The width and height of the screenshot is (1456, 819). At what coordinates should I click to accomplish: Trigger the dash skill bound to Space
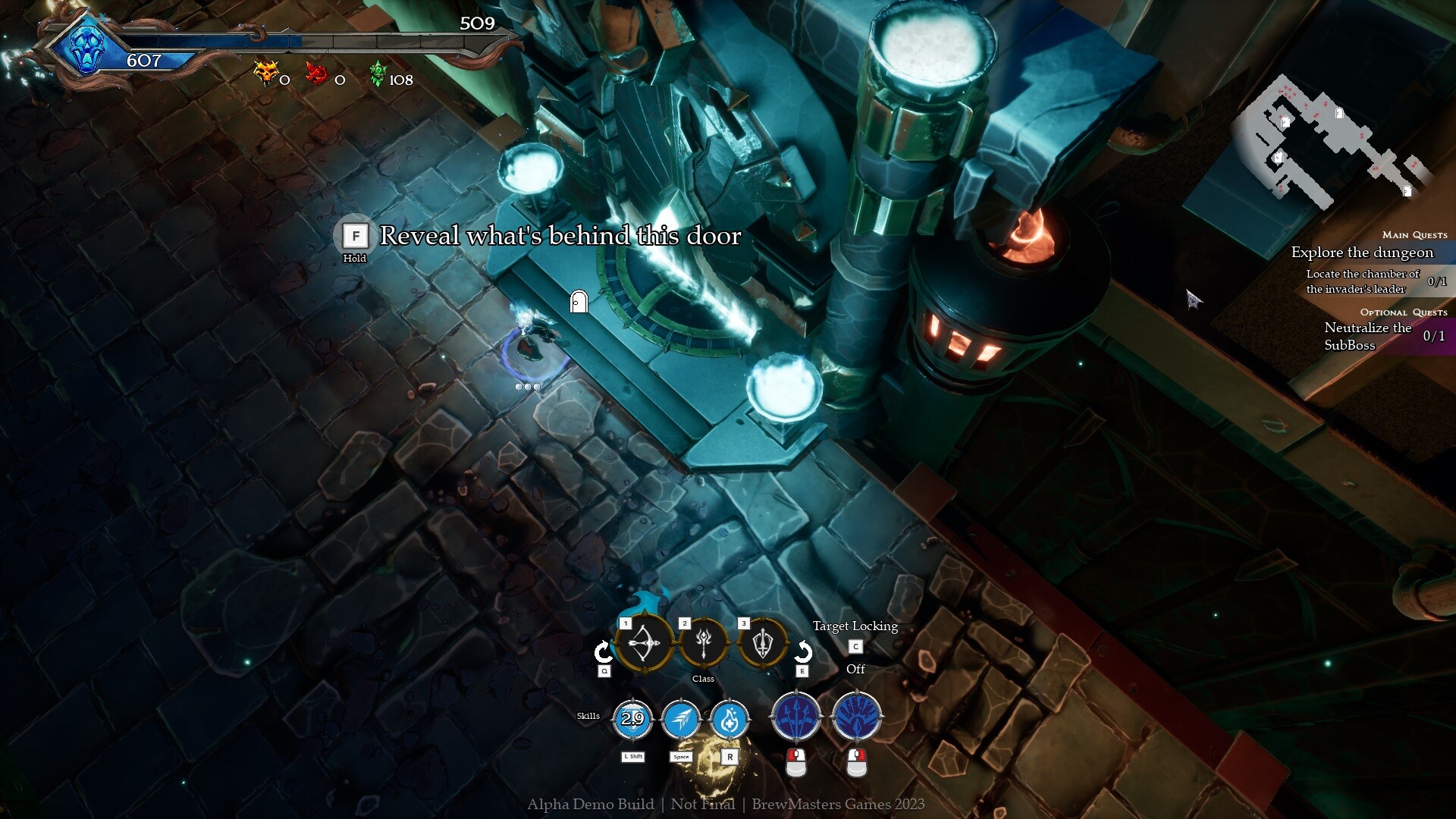[x=682, y=720]
